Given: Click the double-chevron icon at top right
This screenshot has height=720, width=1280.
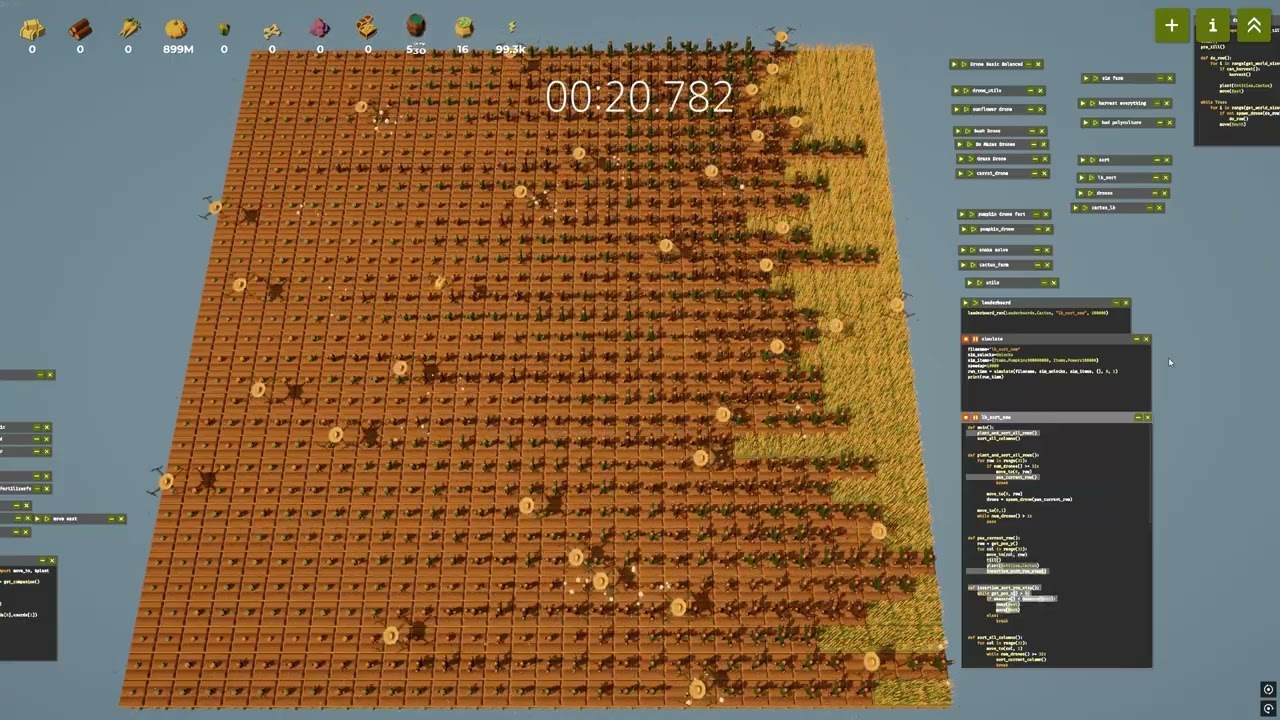Looking at the screenshot, I should coord(1254,25).
